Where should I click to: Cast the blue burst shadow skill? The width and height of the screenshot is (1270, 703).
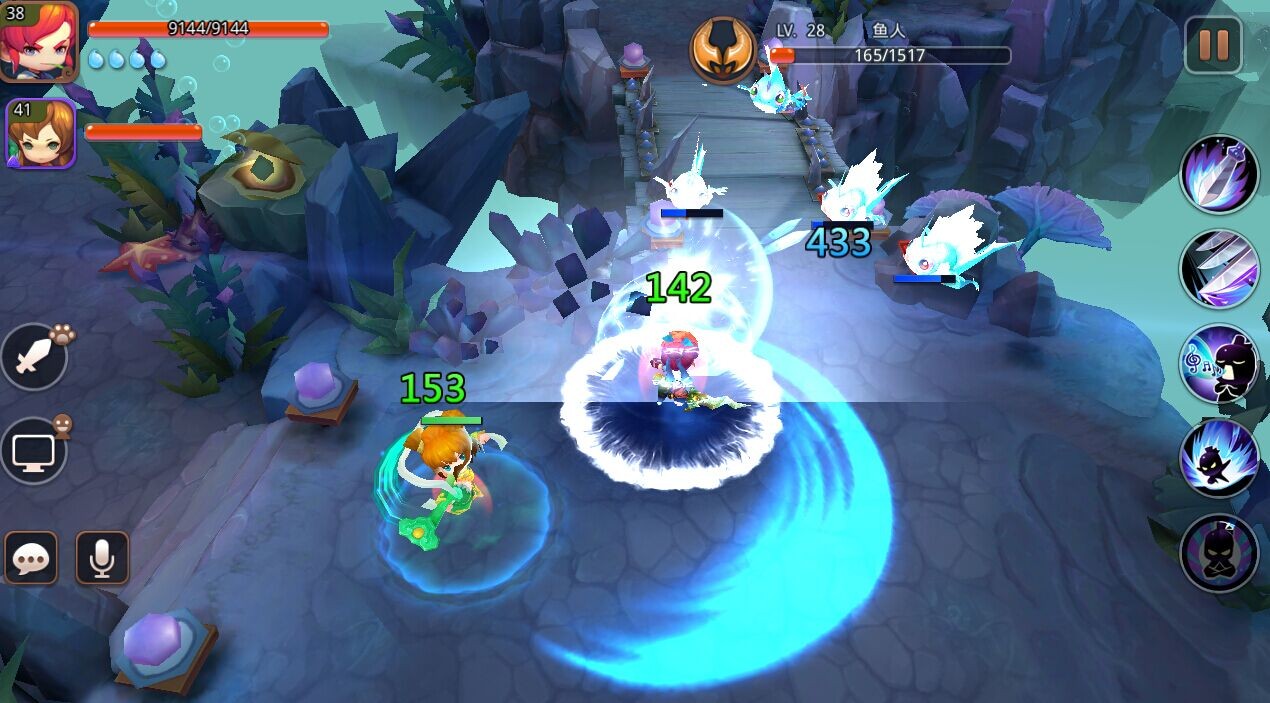pos(1218,458)
